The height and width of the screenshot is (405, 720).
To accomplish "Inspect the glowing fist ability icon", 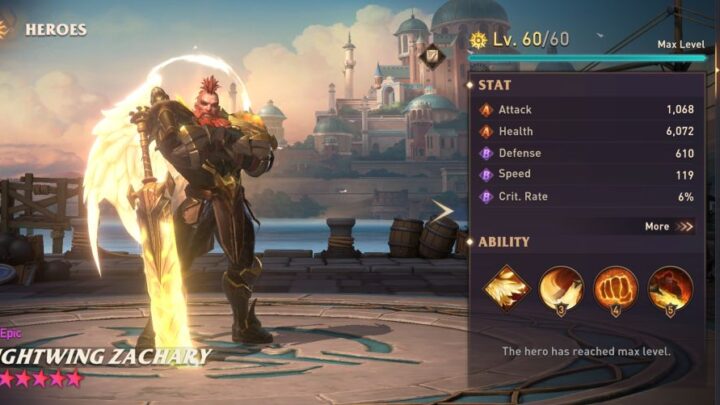I will pyautogui.click(x=616, y=288).
